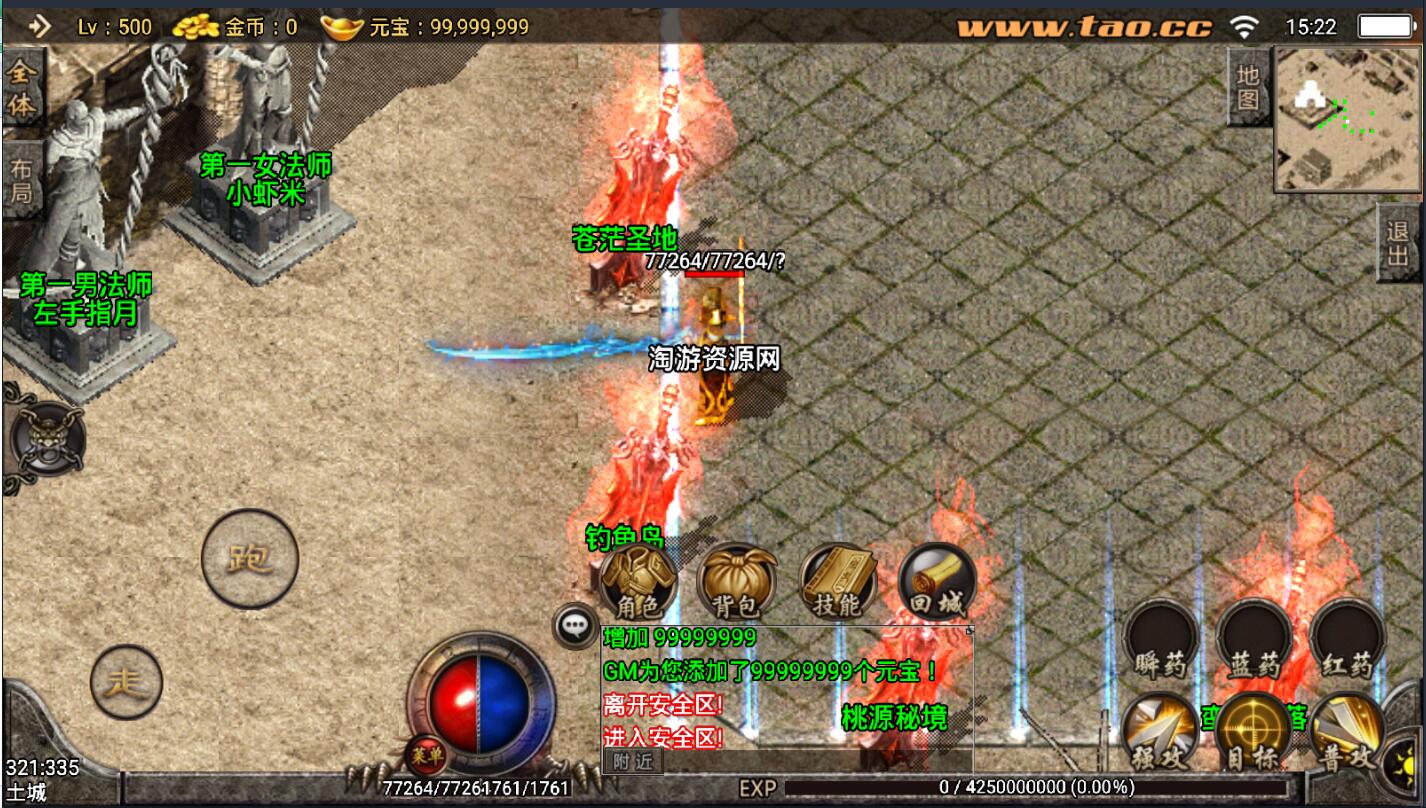Switch to the 附近 chat tab
1426x808 pixels.
point(632,761)
